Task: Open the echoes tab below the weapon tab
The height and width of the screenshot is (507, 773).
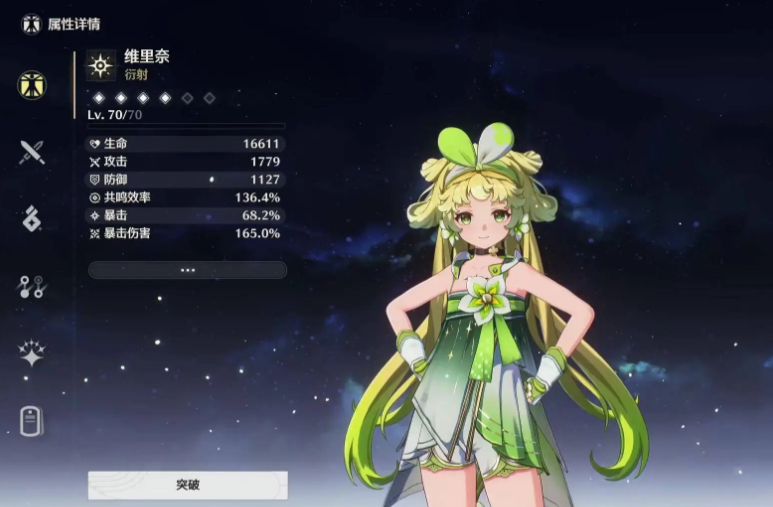Action: pyautogui.click(x=32, y=219)
